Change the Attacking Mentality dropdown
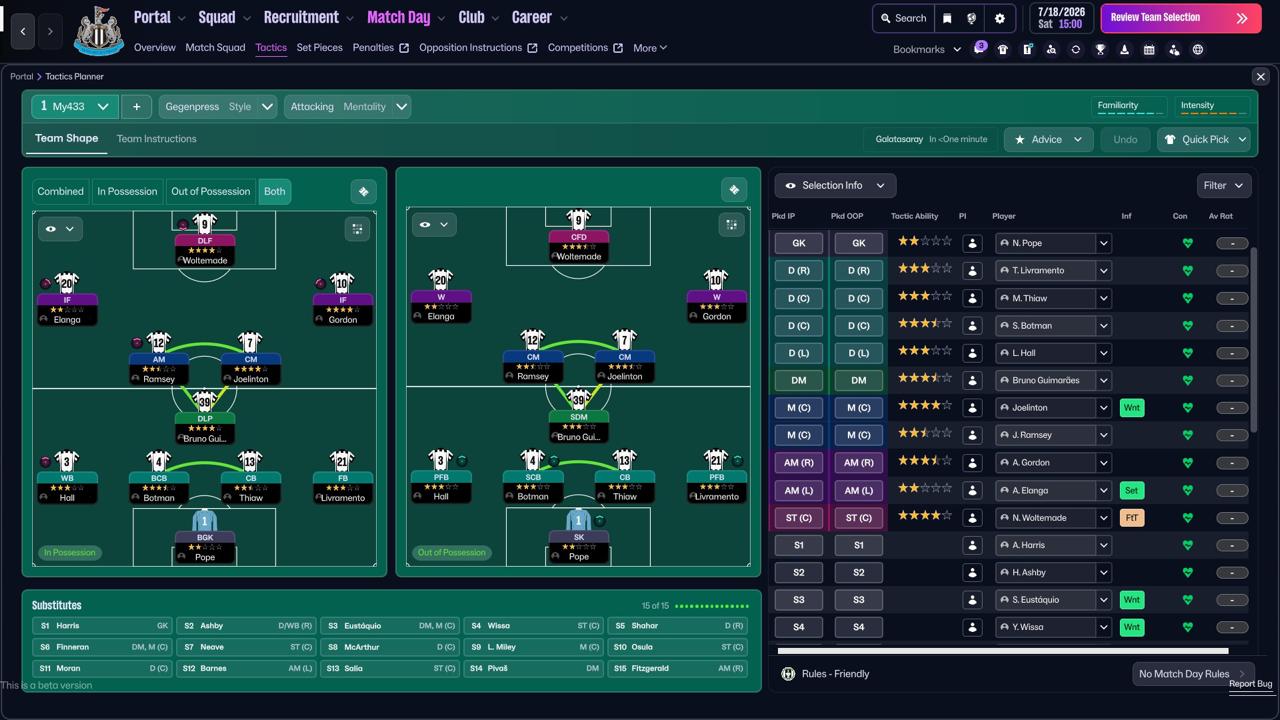Viewport: 1280px width, 720px height. tap(348, 107)
